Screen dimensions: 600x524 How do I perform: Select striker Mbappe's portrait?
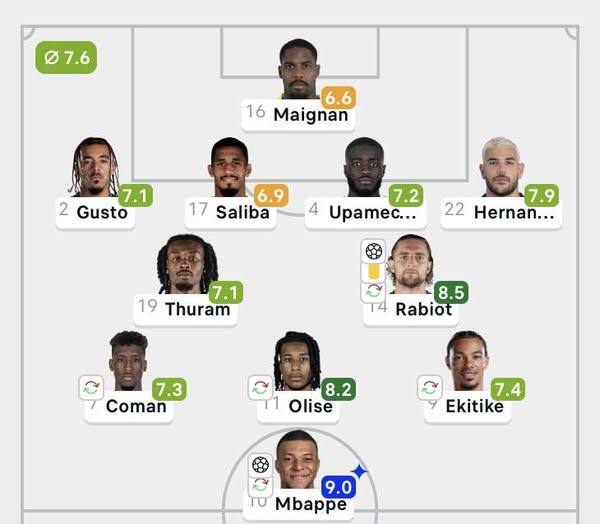[x=297, y=459]
